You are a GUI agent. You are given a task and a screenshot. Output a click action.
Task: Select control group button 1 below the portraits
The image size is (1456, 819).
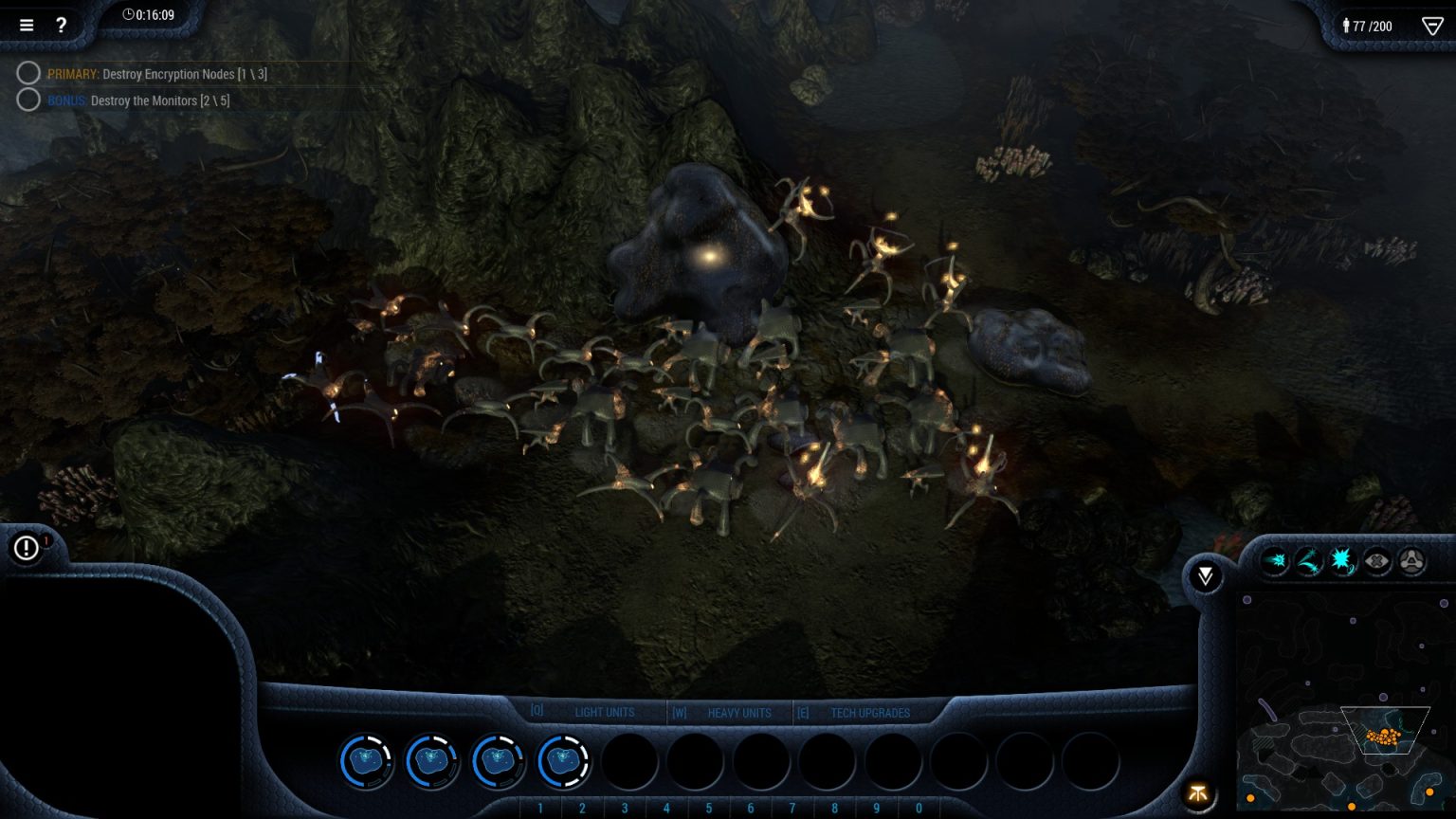(540, 808)
